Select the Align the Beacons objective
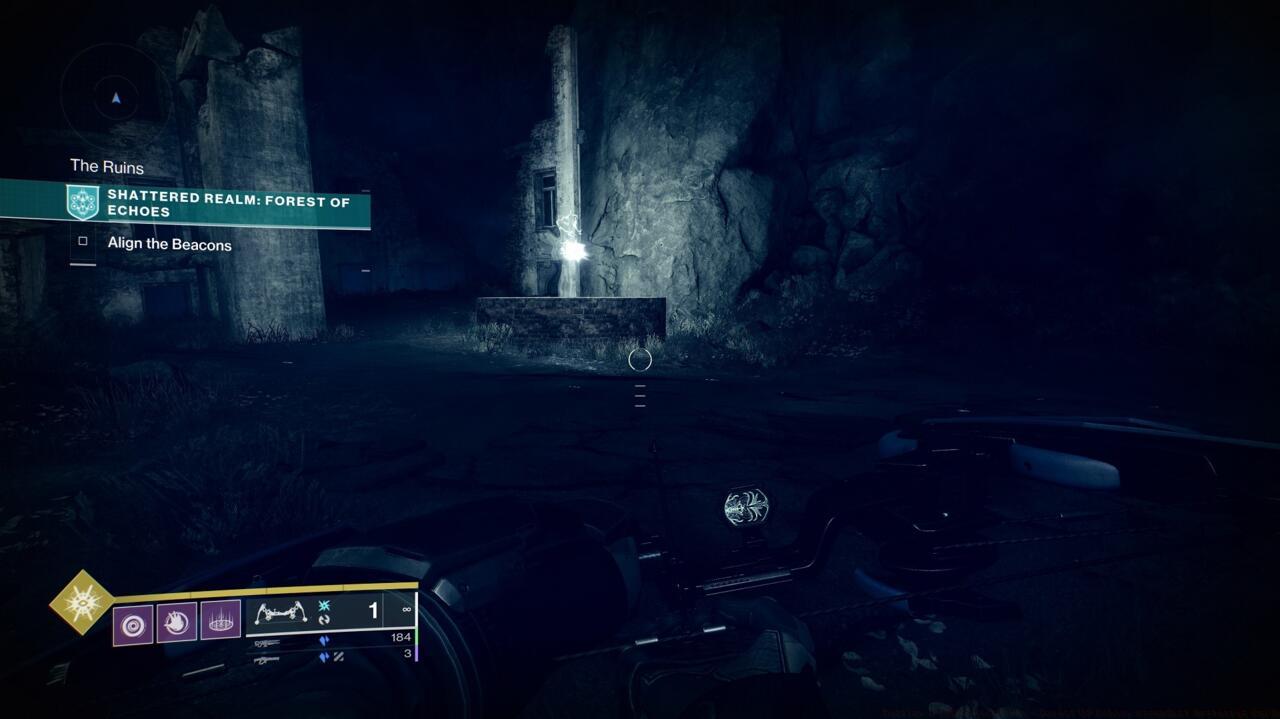This screenshot has height=719, width=1280. [x=169, y=245]
